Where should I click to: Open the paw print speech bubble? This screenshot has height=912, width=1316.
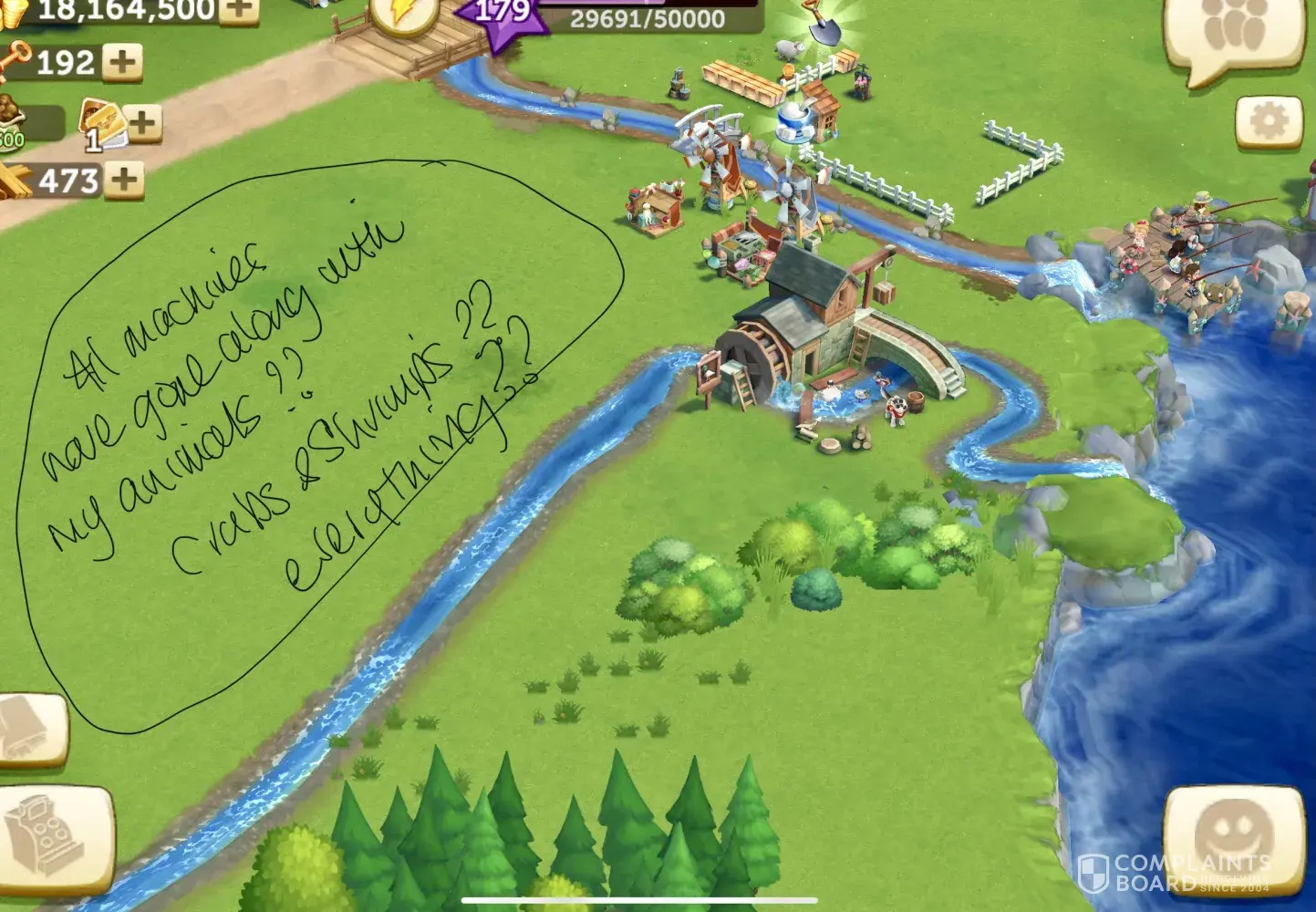1235,34
